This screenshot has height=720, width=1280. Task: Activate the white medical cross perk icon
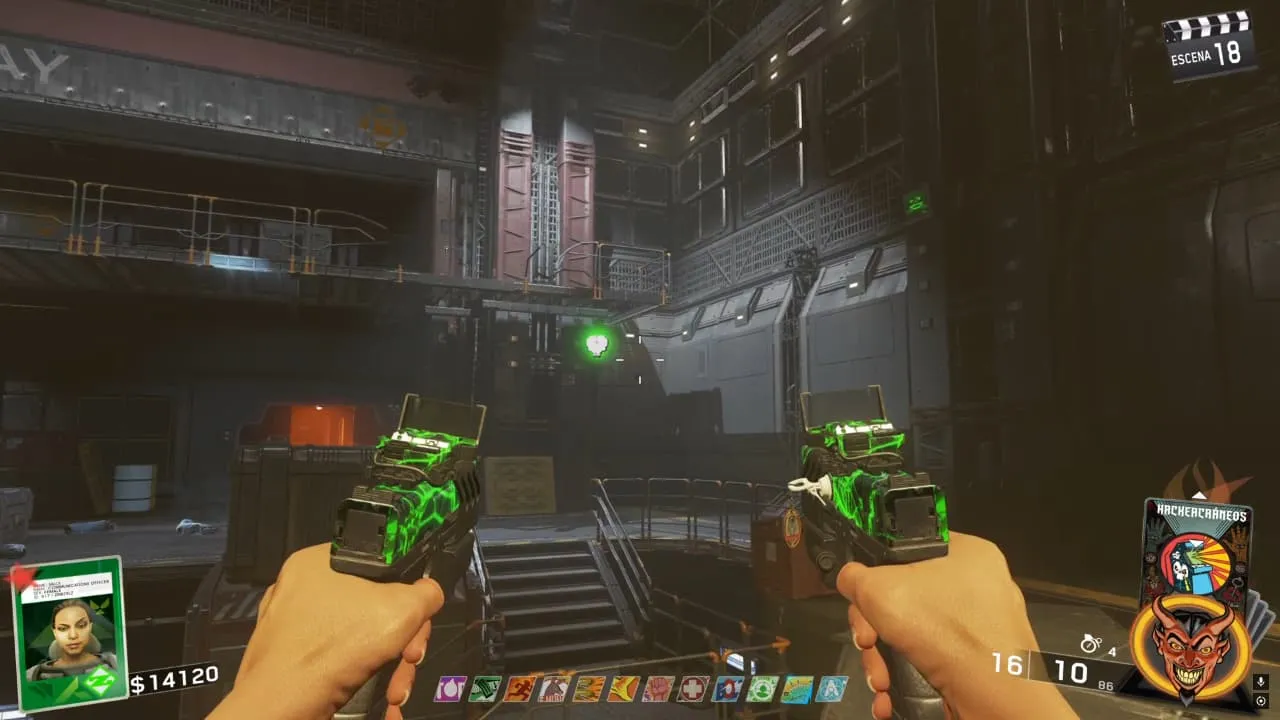(692, 689)
